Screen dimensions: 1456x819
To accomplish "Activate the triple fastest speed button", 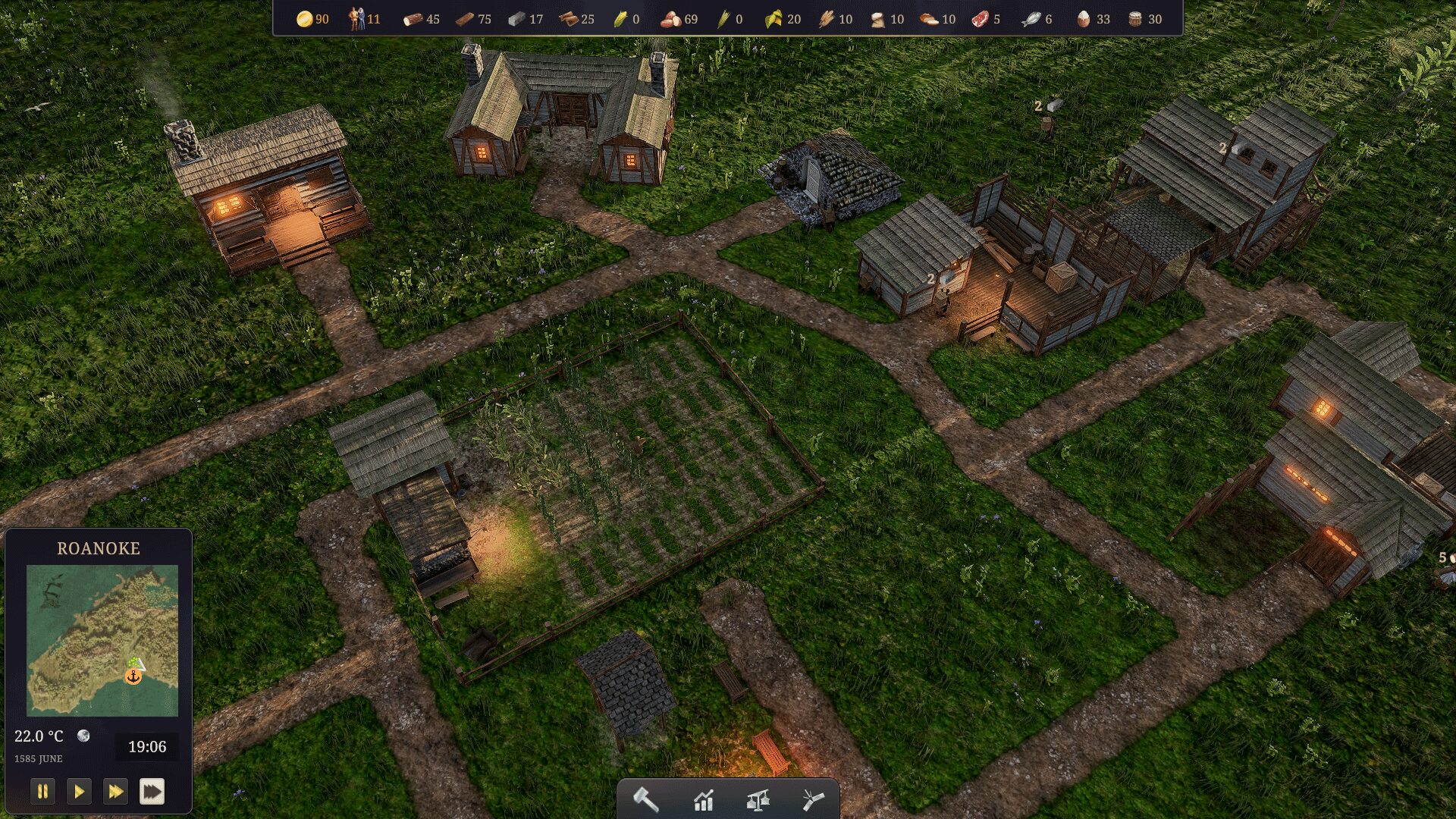I will coord(152,792).
